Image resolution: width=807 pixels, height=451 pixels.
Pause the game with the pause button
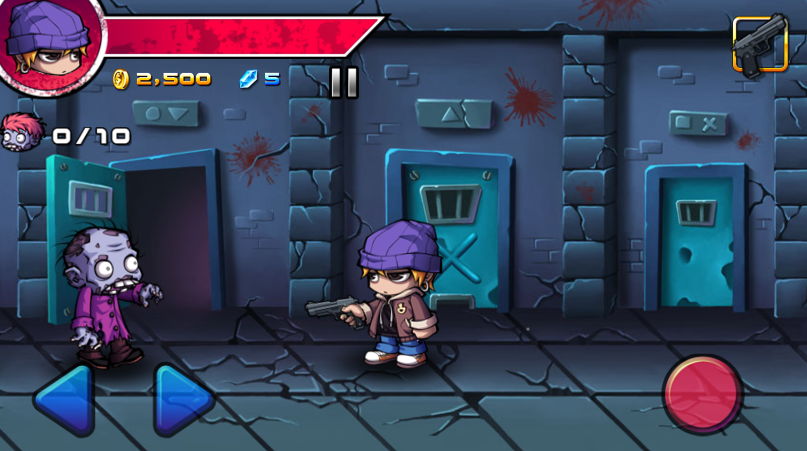click(x=343, y=81)
